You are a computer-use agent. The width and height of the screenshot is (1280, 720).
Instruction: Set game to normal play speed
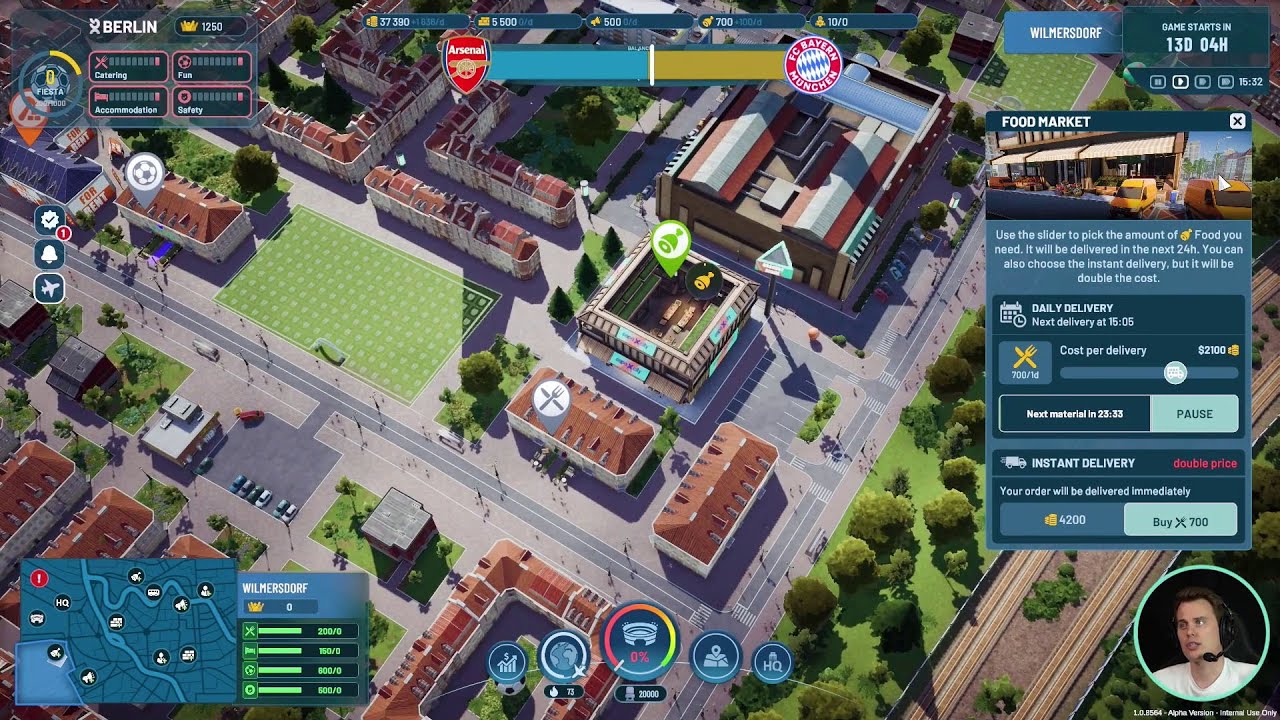(1181, 82)
